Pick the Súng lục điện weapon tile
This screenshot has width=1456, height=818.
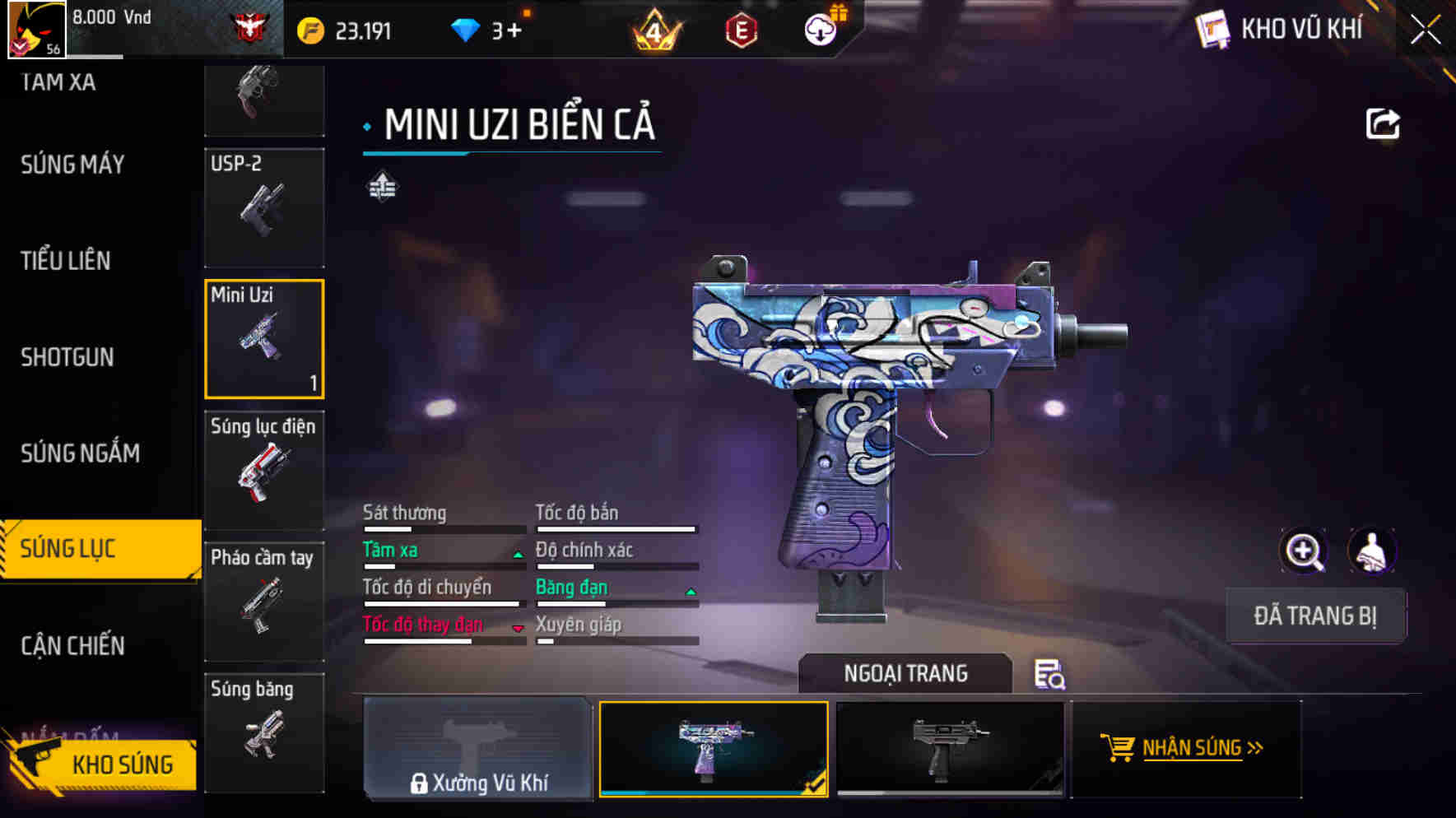[x=264, y=470]
